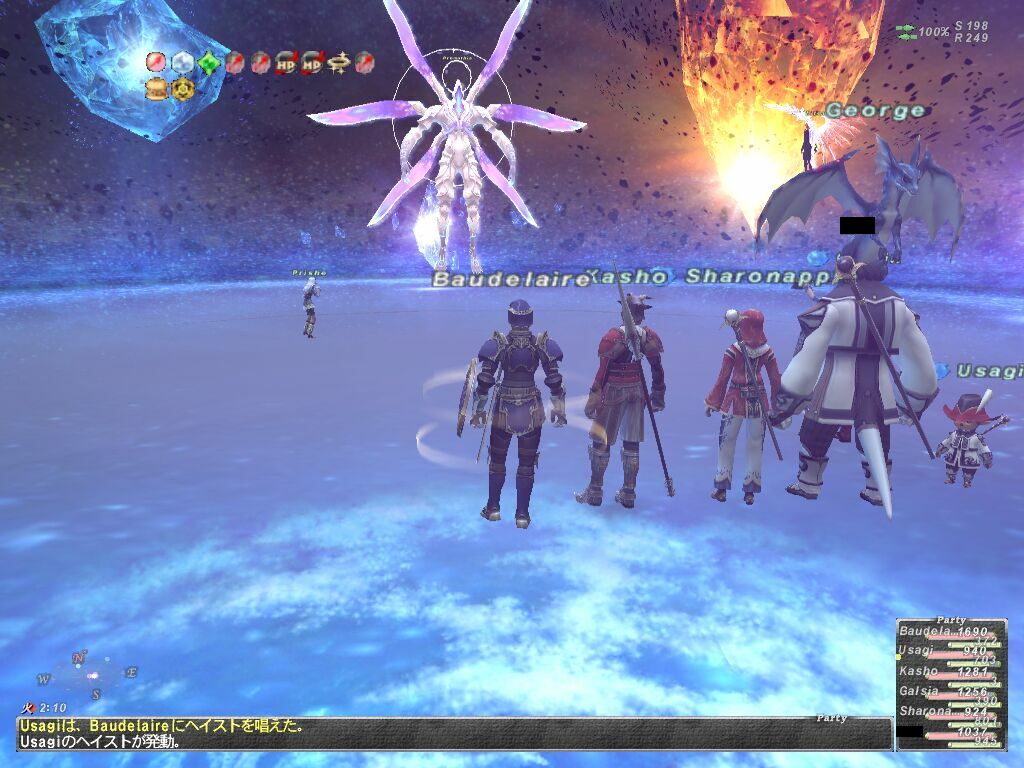The height and width of the screenshot is (768, 1024).
Task: Click the white hexagon buff icon
Action: 182,63
